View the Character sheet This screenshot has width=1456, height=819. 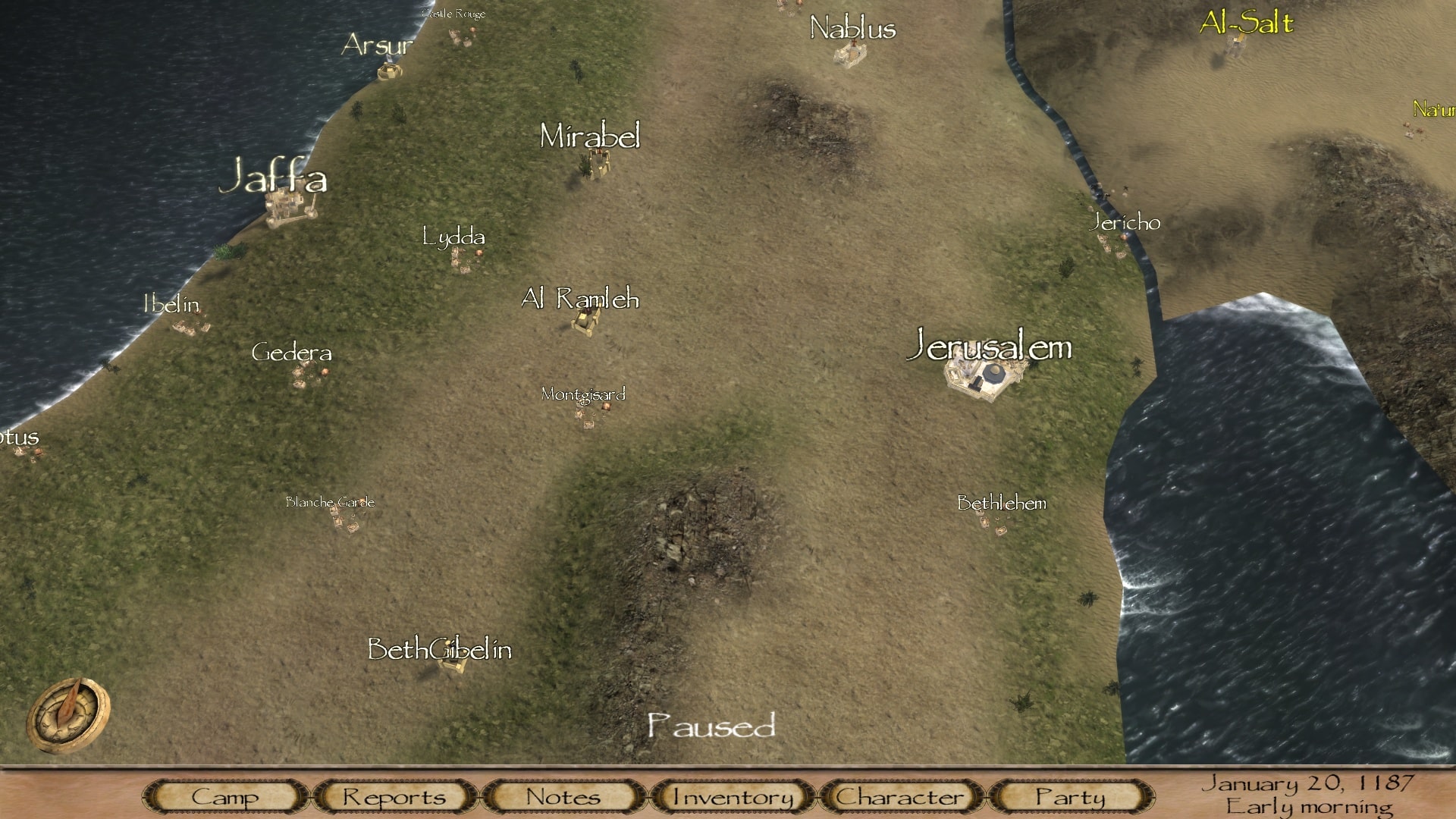click(901, 796)
